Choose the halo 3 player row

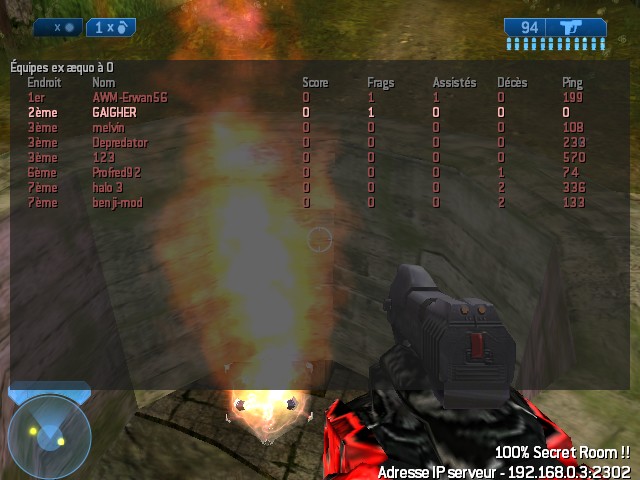109,188
